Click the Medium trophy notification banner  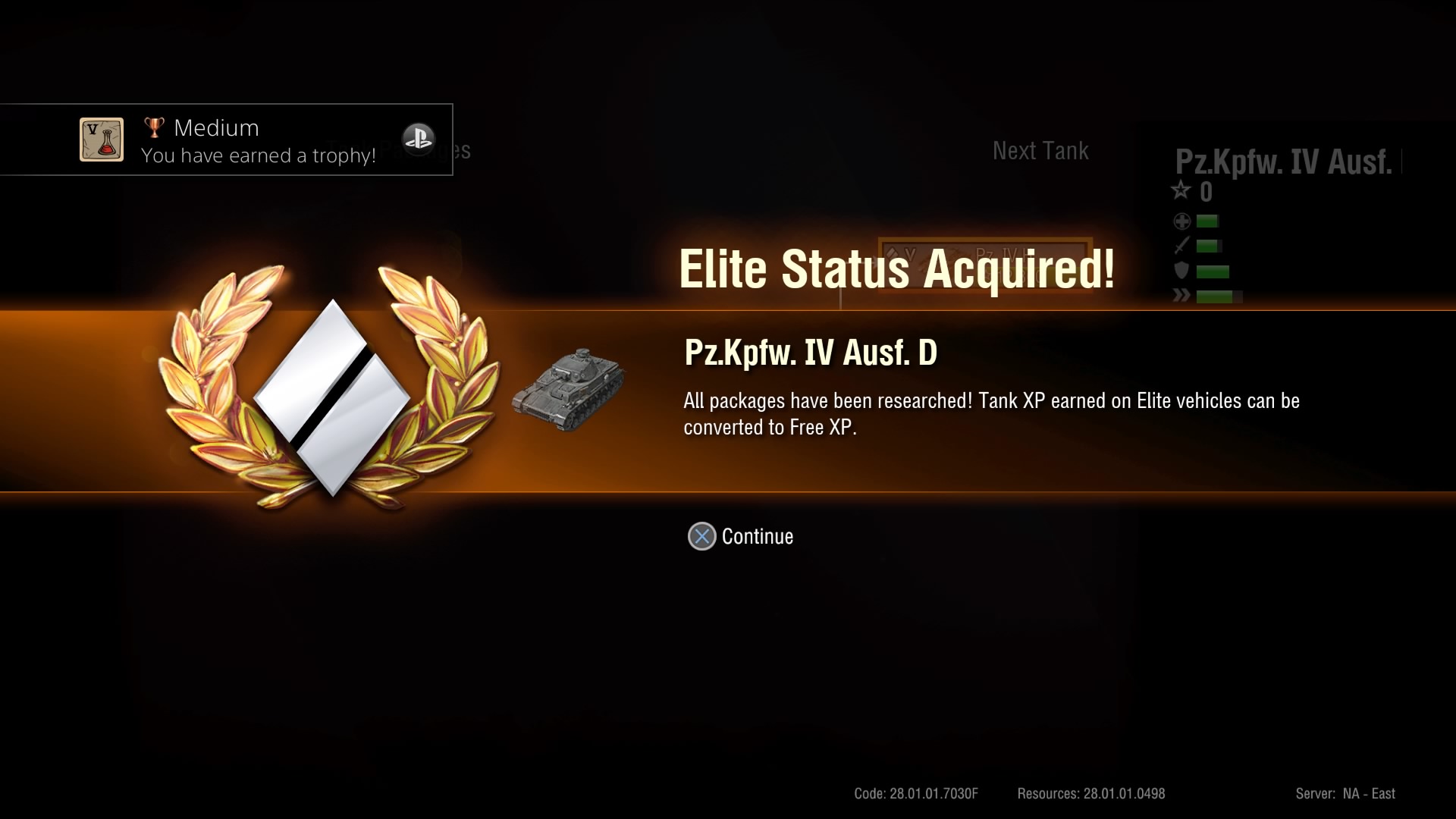(x=227, y=140)
